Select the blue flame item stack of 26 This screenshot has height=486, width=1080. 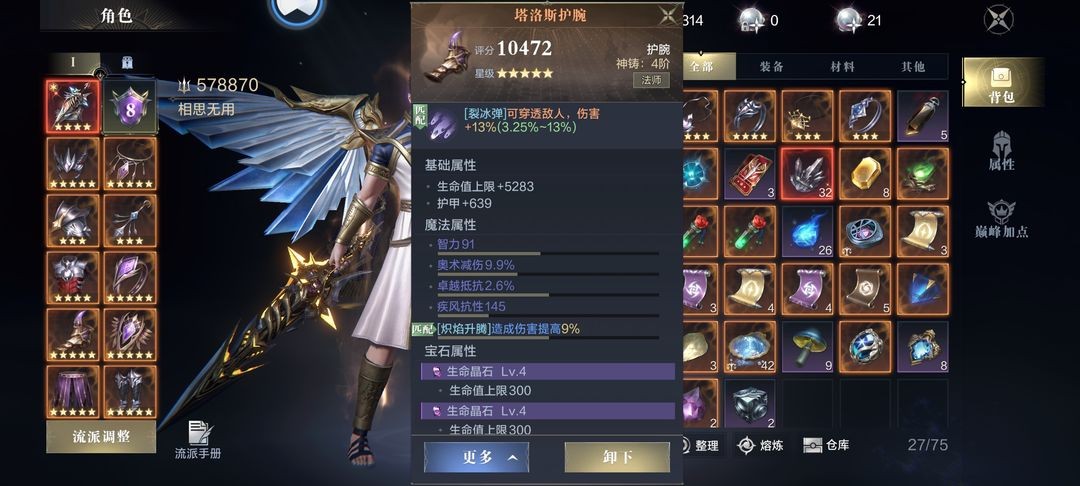coord(808,232)
